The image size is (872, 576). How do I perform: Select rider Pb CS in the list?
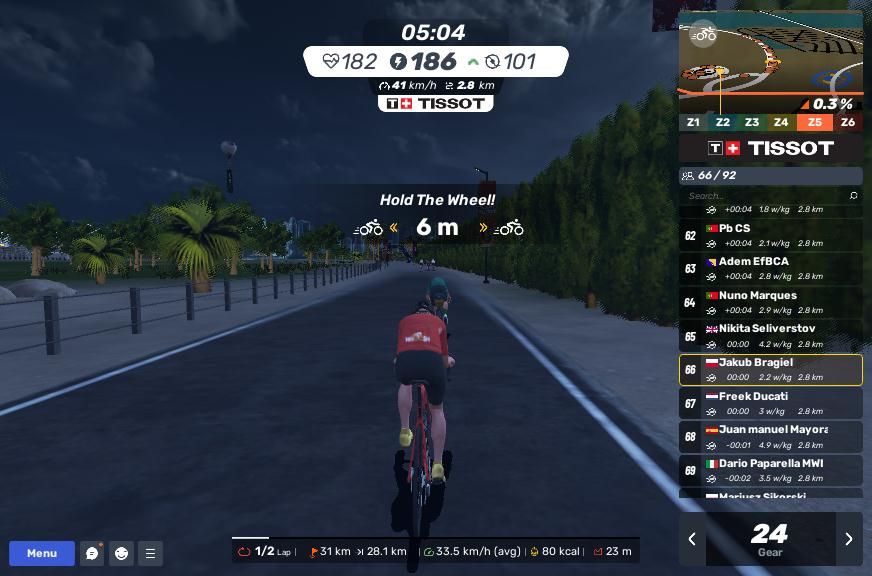[x=770, y=235]
